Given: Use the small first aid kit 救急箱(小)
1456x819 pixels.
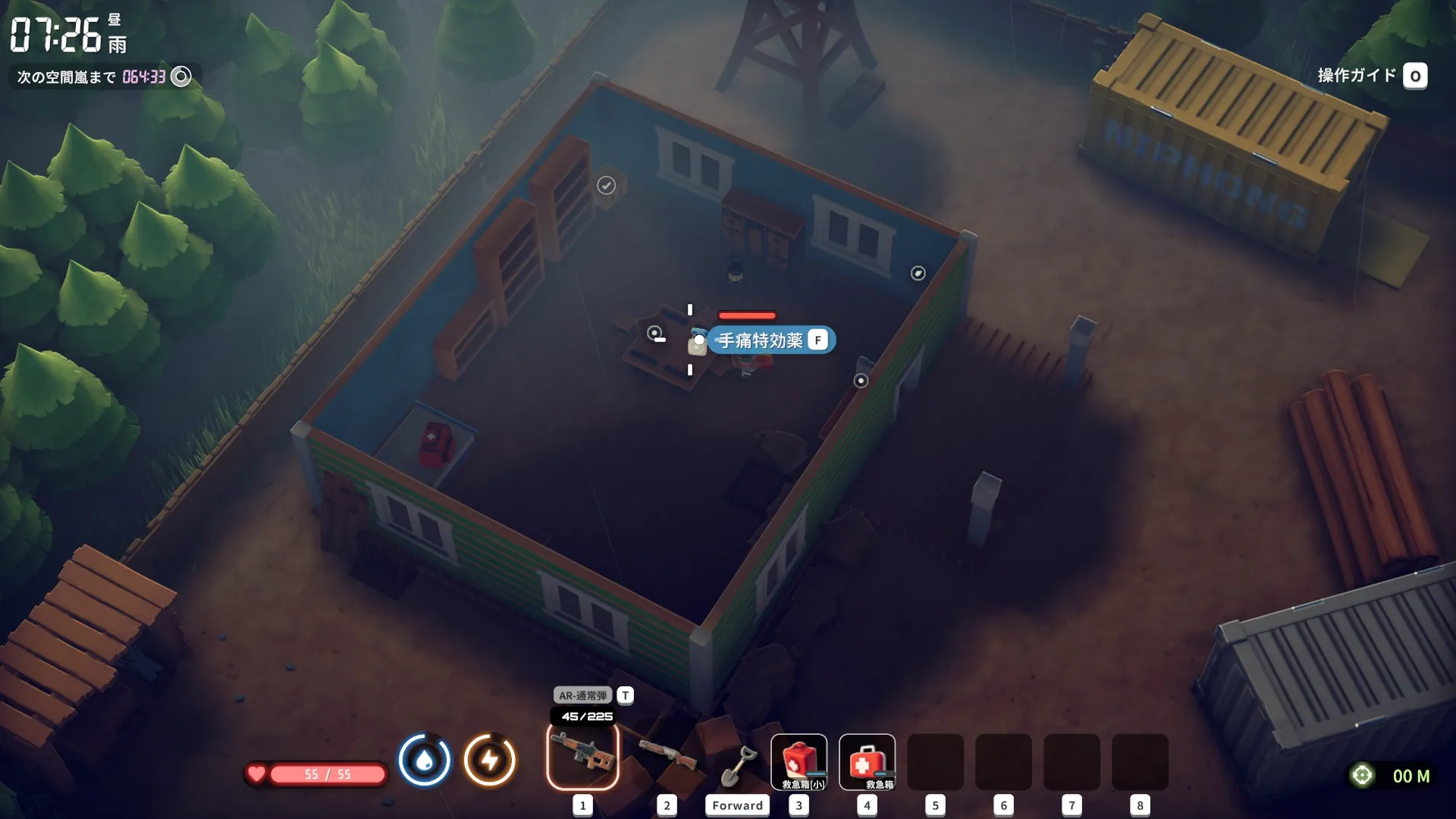Looking at the screenshot, I should 799,762.
